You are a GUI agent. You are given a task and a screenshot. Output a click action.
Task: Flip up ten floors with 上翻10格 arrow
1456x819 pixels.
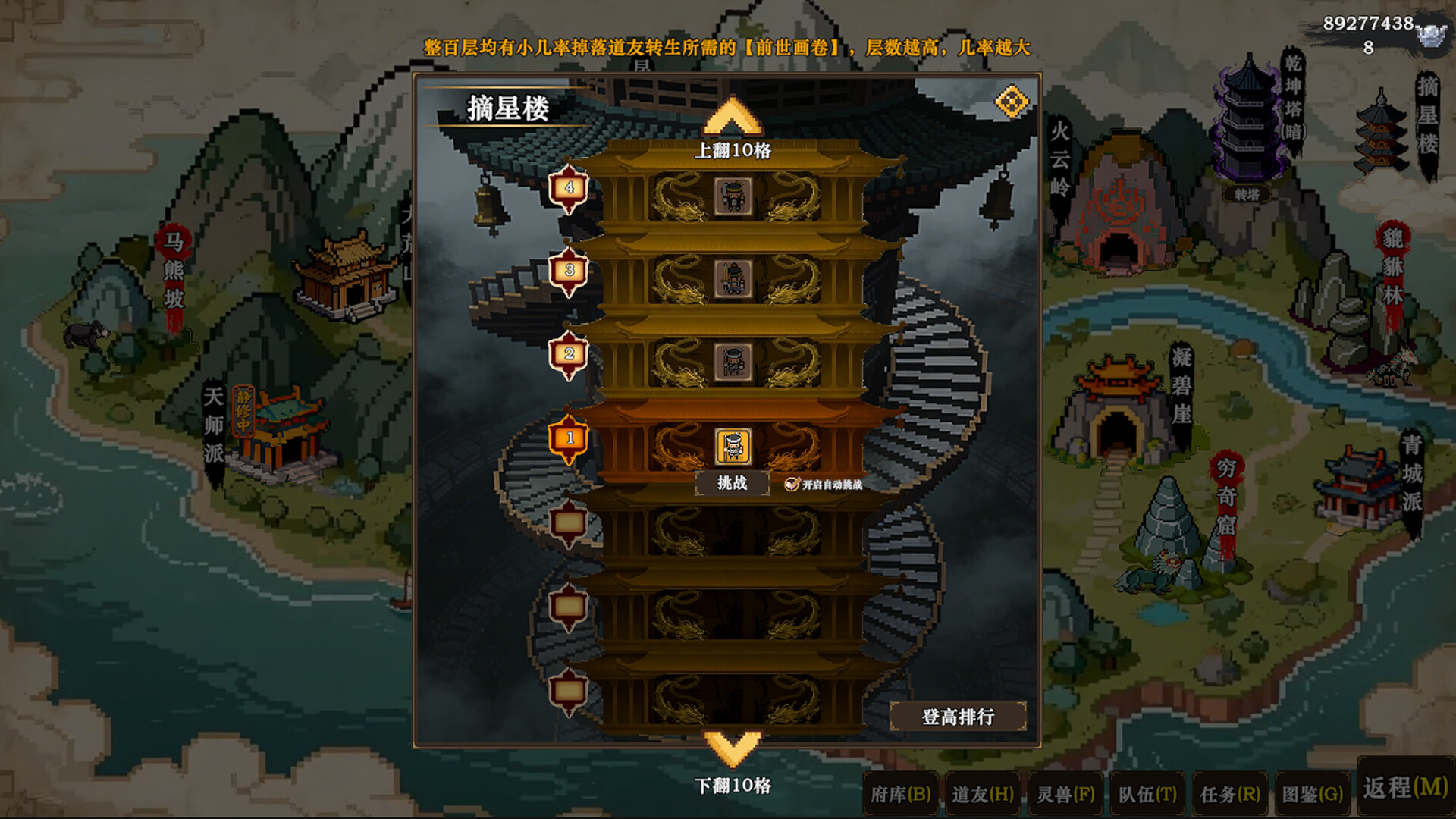(x=733, y=118)
